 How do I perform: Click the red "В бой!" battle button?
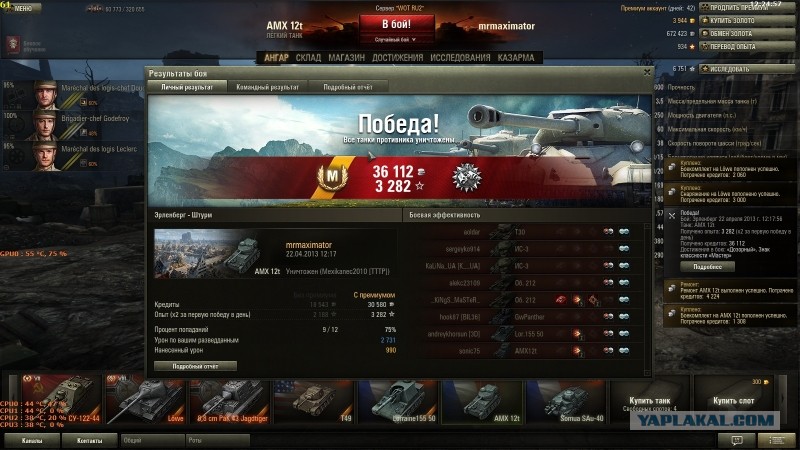click(396, 24)
